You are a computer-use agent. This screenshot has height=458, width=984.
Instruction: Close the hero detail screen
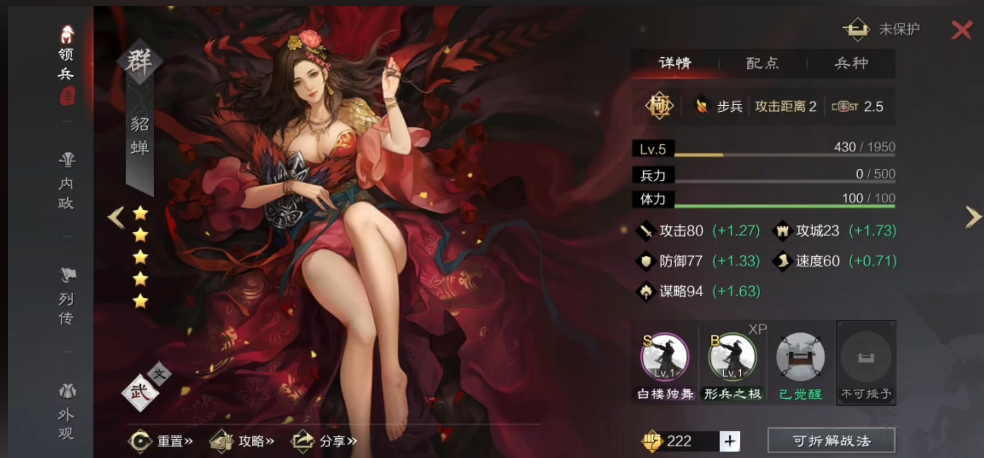[961, 30]
